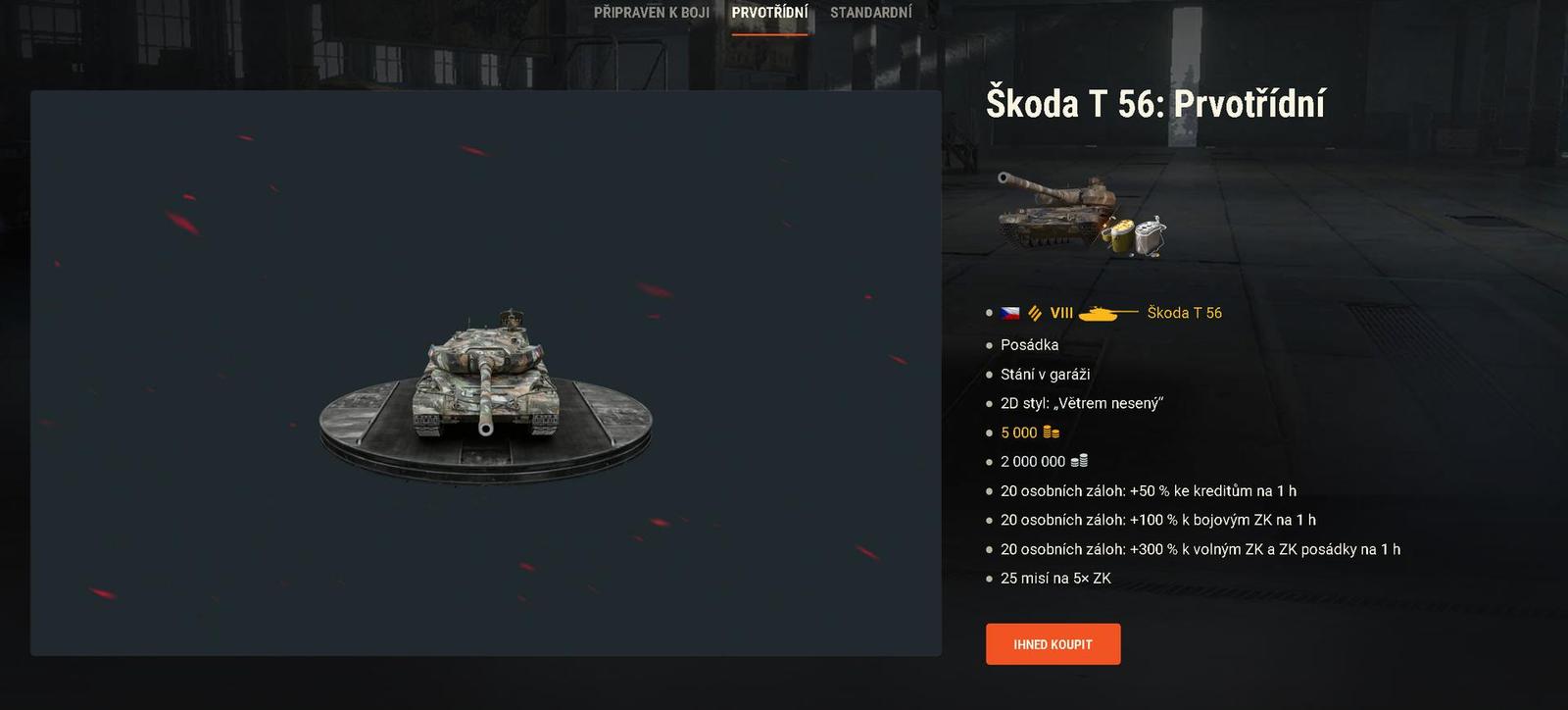Click the Czech flag icon
This screenshot has width=1568, height=710.
pos(1010,313)
